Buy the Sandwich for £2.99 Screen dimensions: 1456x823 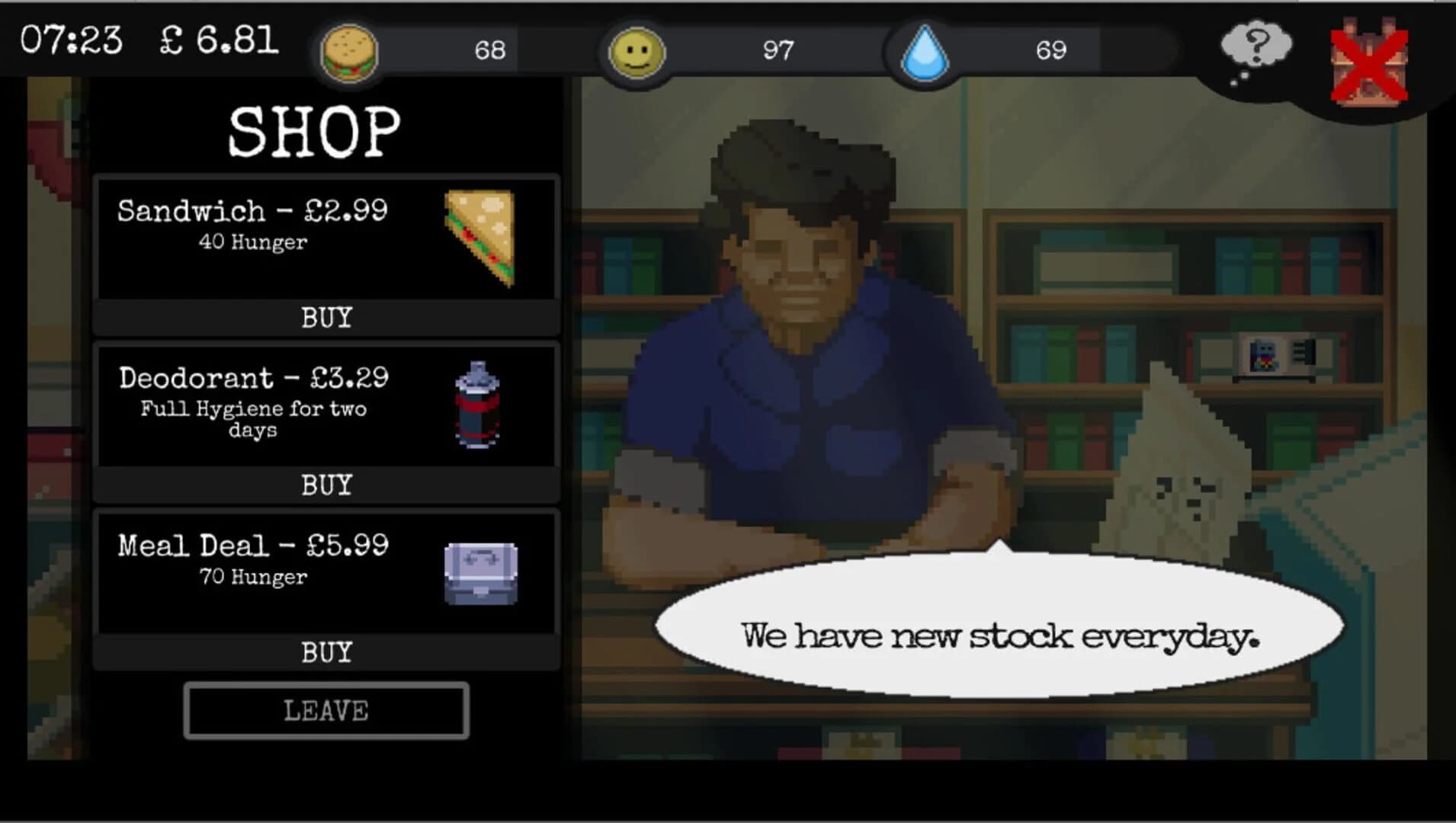(x=326, y=318)
